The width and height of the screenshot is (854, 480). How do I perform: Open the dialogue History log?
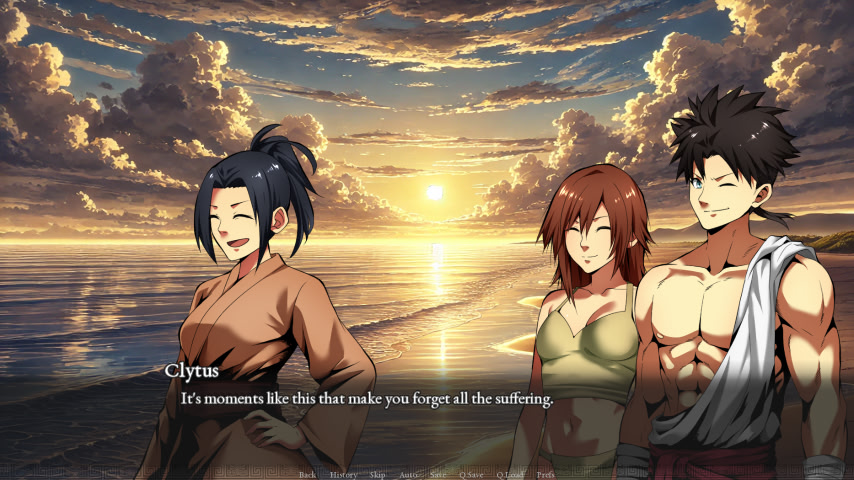(x=343, y=474)
